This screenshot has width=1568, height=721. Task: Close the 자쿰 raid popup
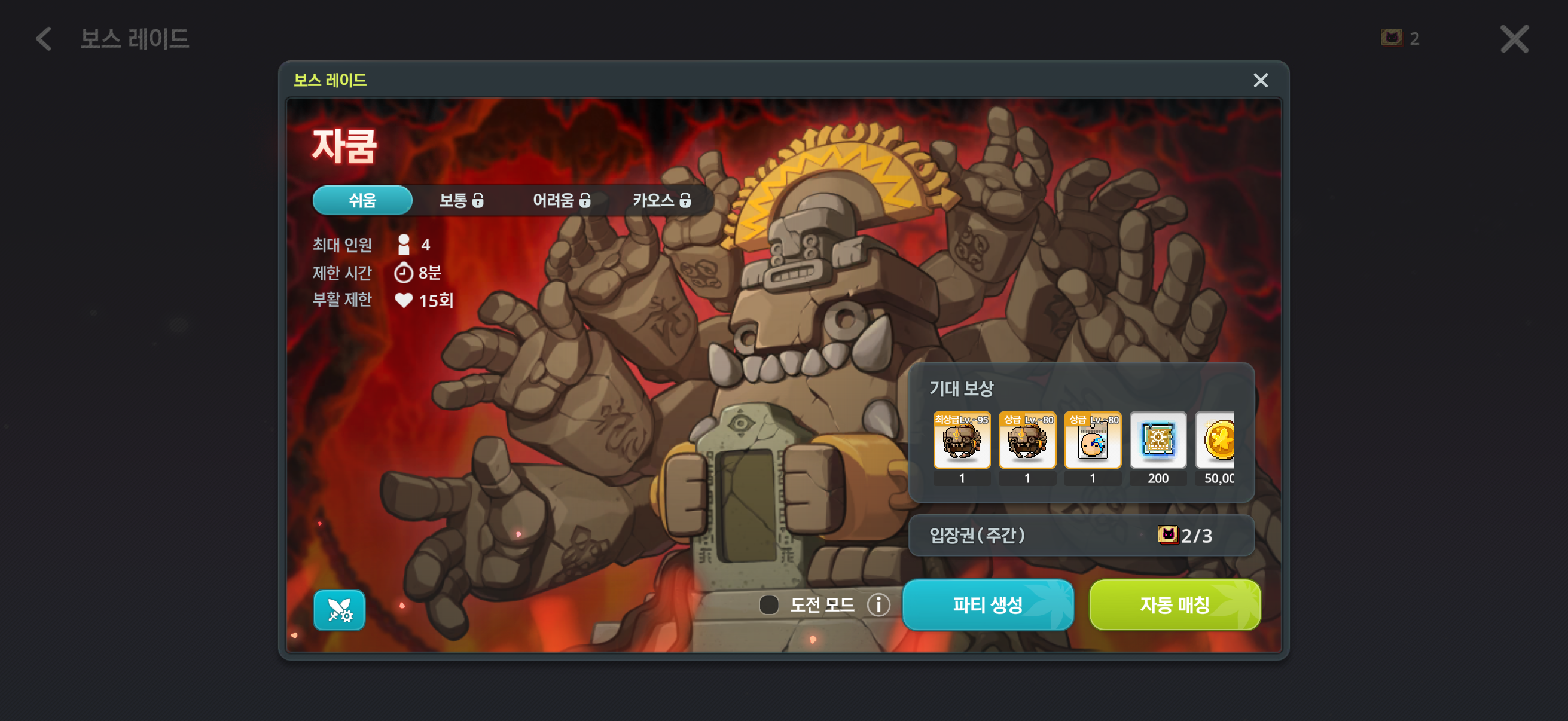(x=1260, y=80)
